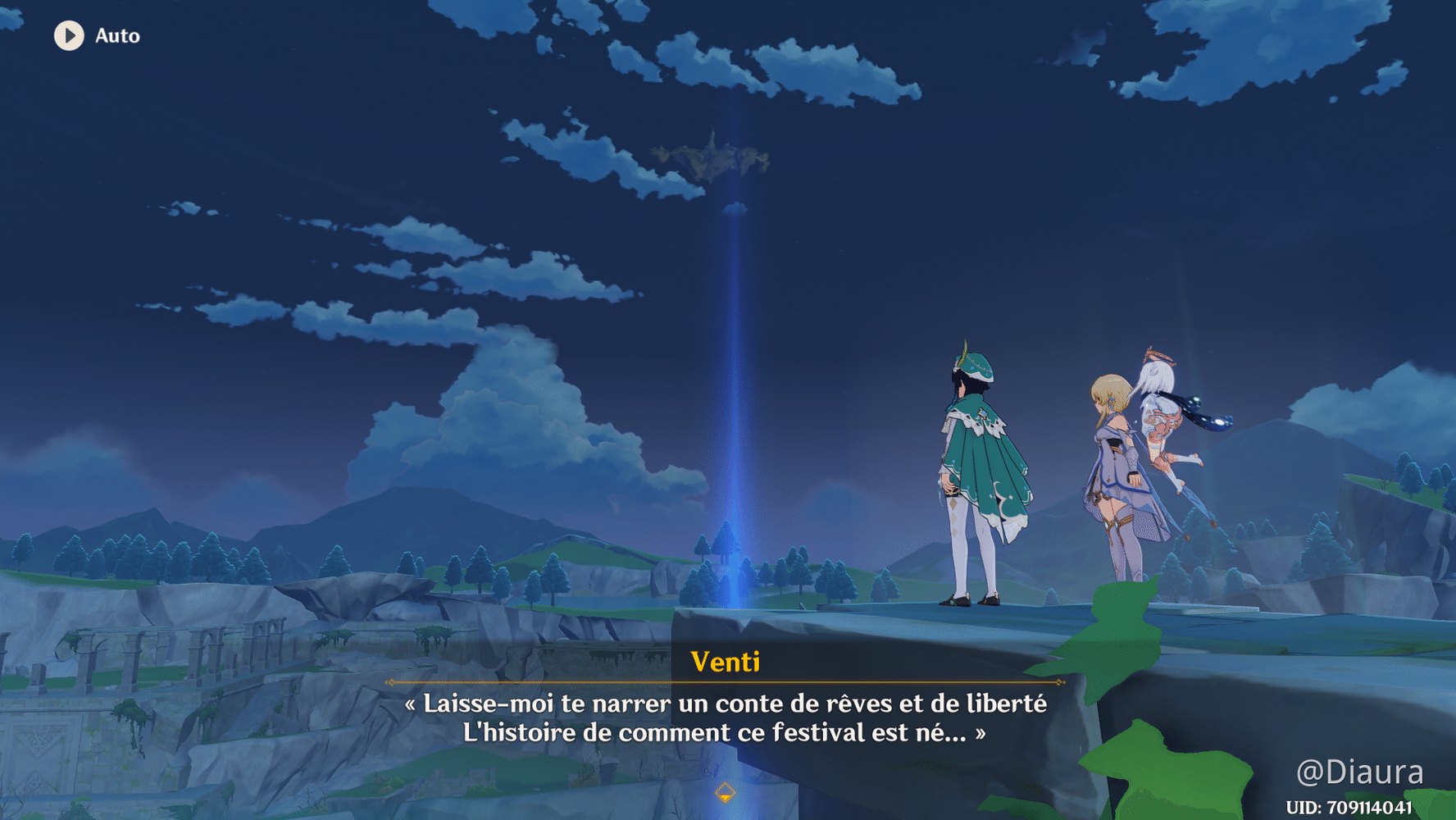Select the Auto text label
The height and width of the screenshot is (820, 1456).
[116, 35]
